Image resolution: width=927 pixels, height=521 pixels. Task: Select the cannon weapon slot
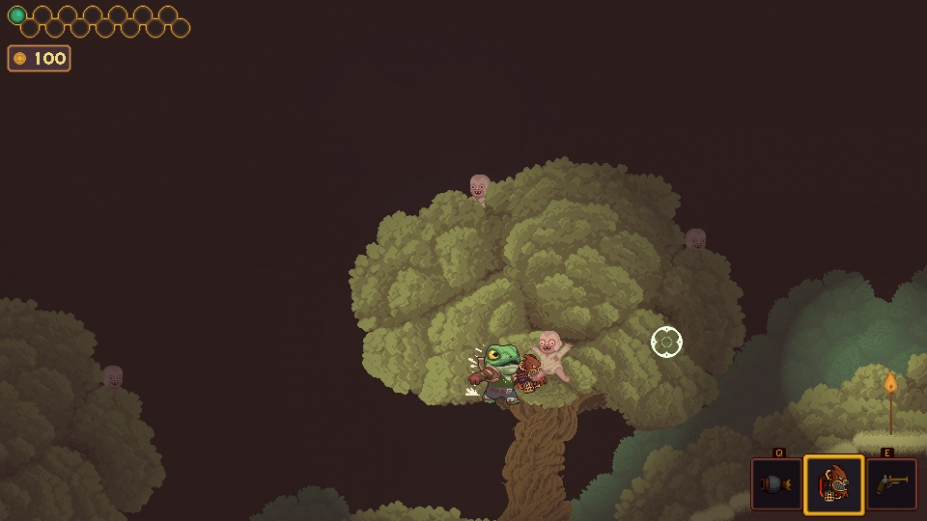coord(776,484)
